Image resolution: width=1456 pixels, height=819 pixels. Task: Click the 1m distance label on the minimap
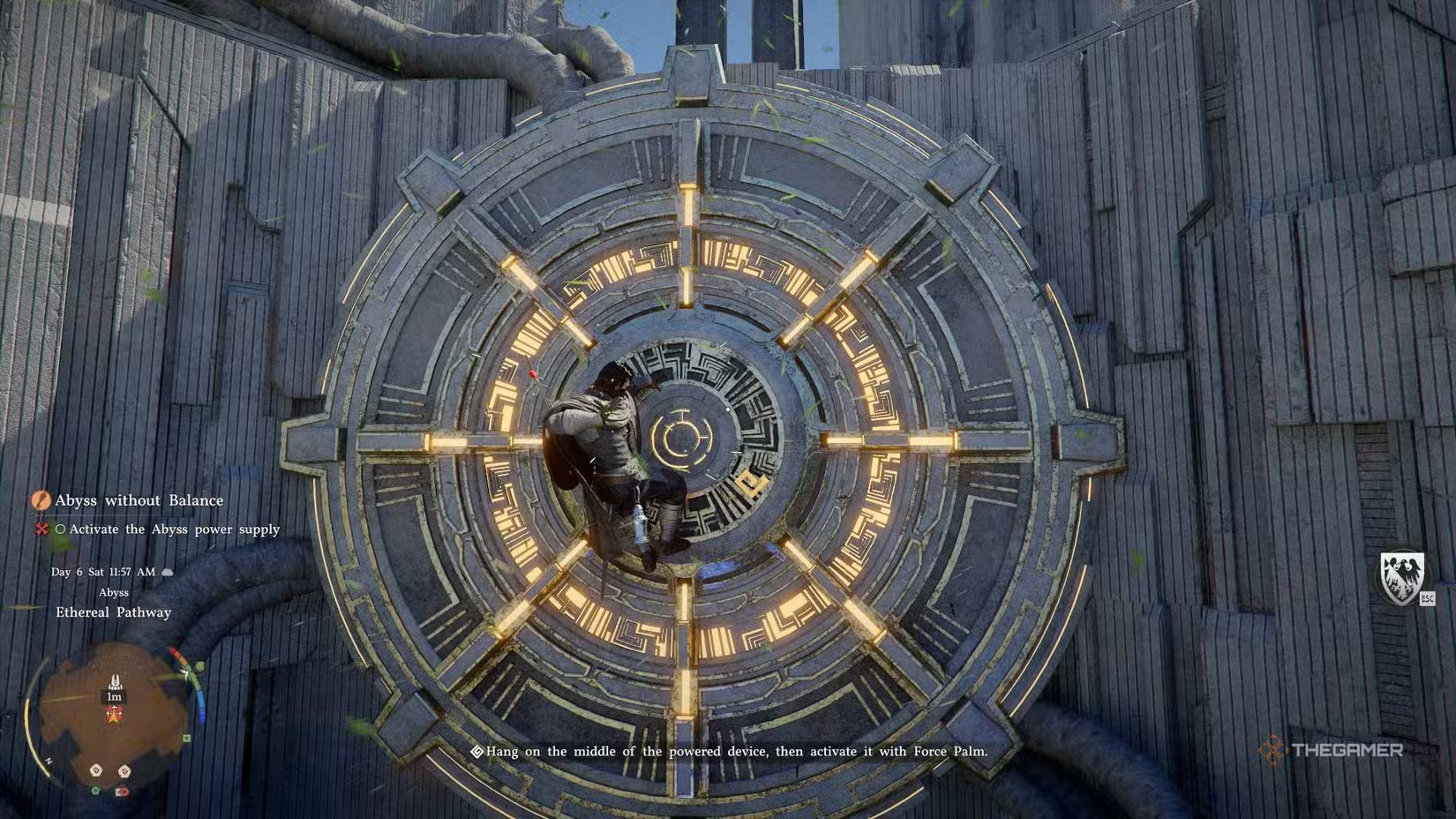point(114,696)
